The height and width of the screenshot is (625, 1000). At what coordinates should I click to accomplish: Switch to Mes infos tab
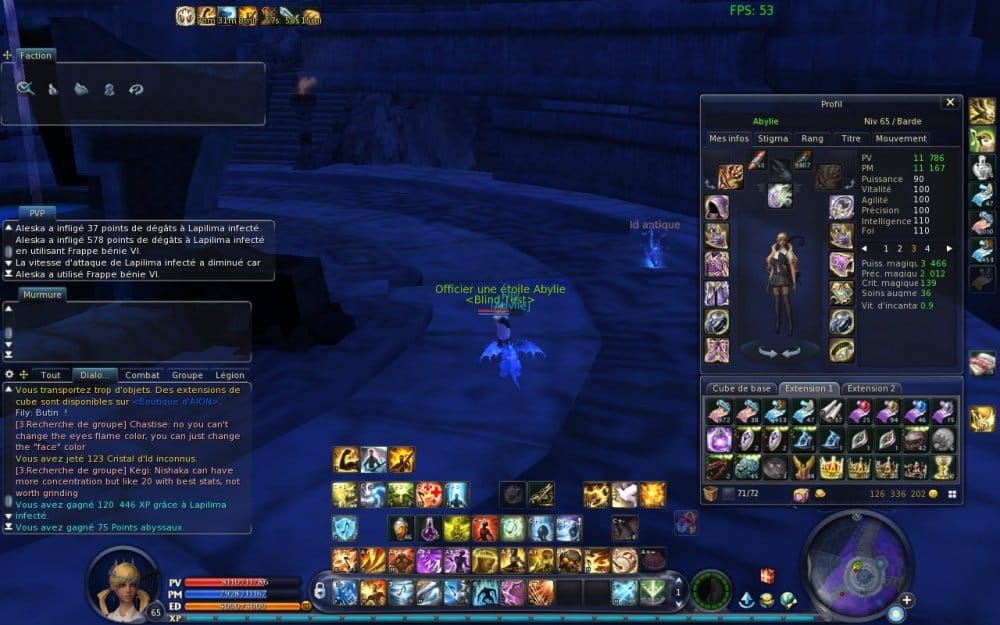tap(729, 138)
